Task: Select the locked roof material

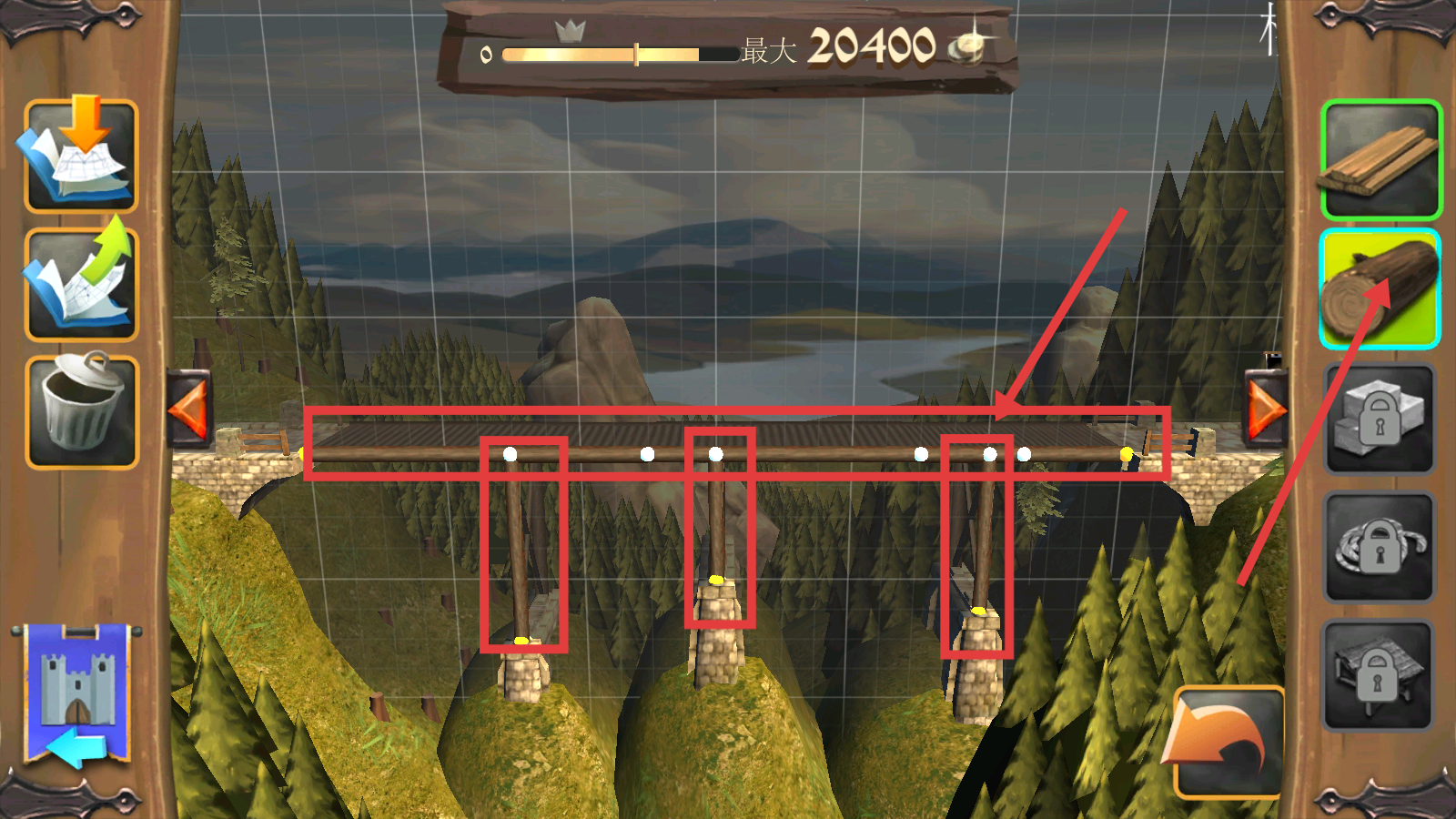Action: point(1378,675)
